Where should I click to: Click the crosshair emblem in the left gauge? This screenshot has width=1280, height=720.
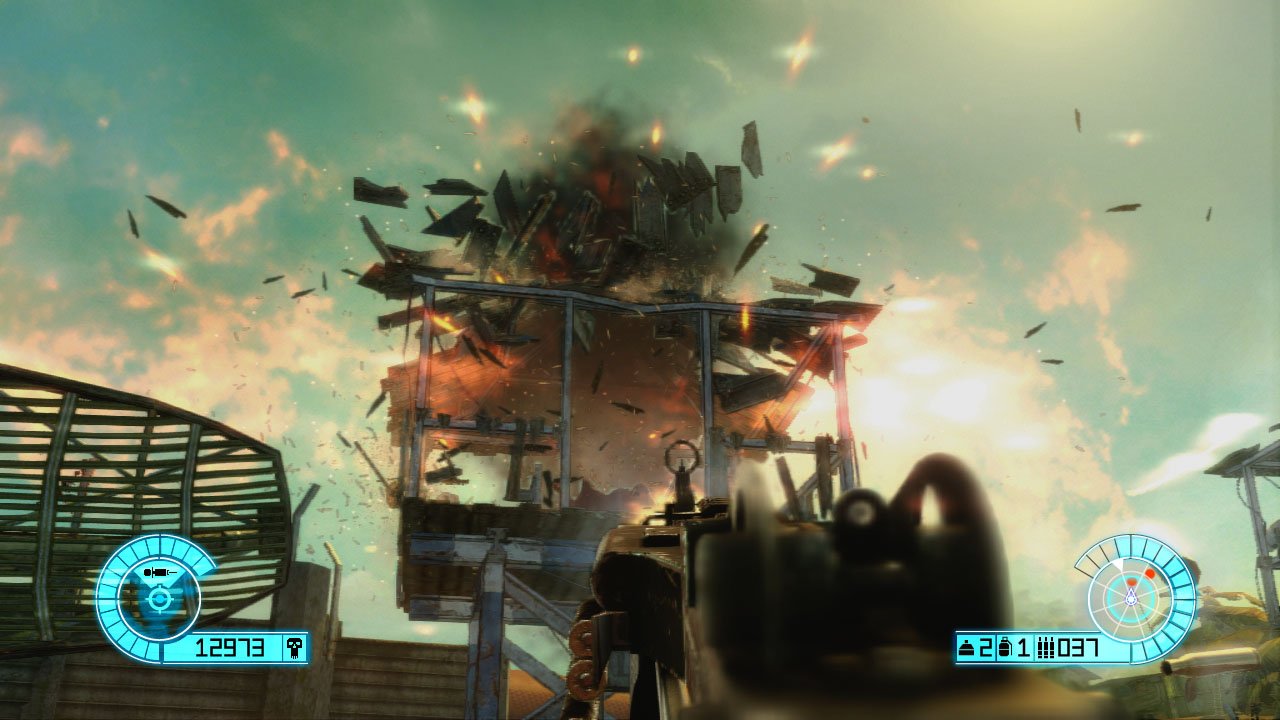(160, 600)
